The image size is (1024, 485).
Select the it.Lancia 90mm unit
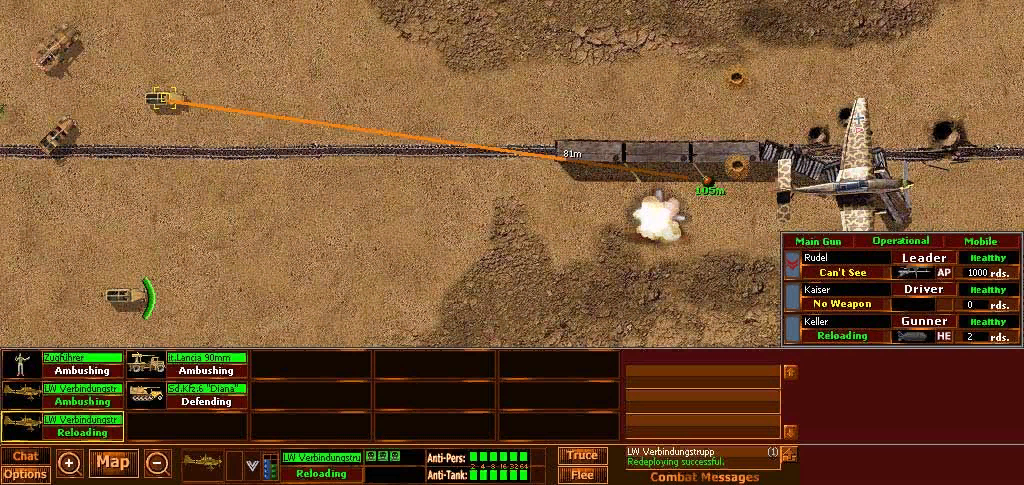(x=187, y=364)
